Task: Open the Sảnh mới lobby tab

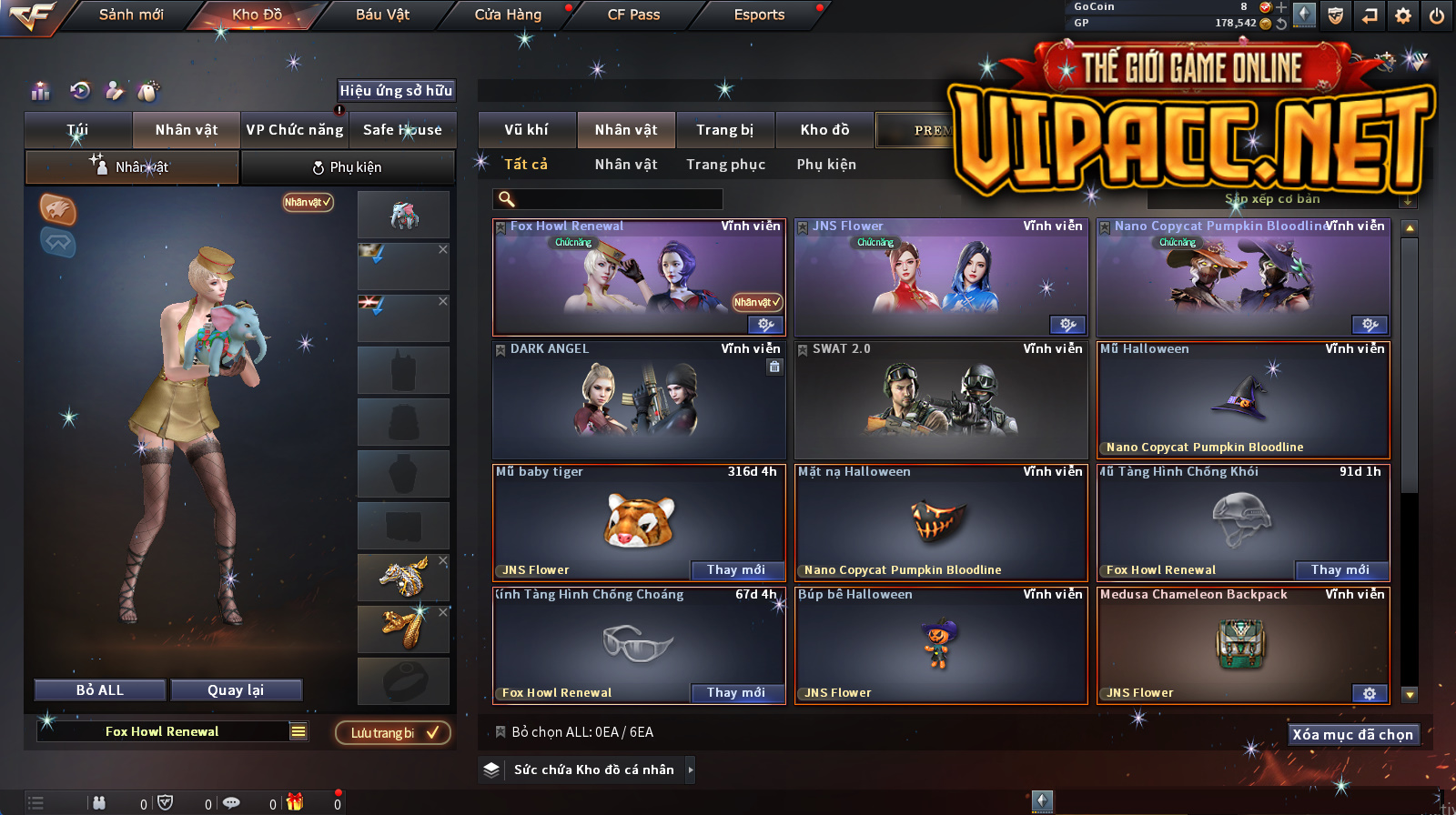Action: point(131,15)
